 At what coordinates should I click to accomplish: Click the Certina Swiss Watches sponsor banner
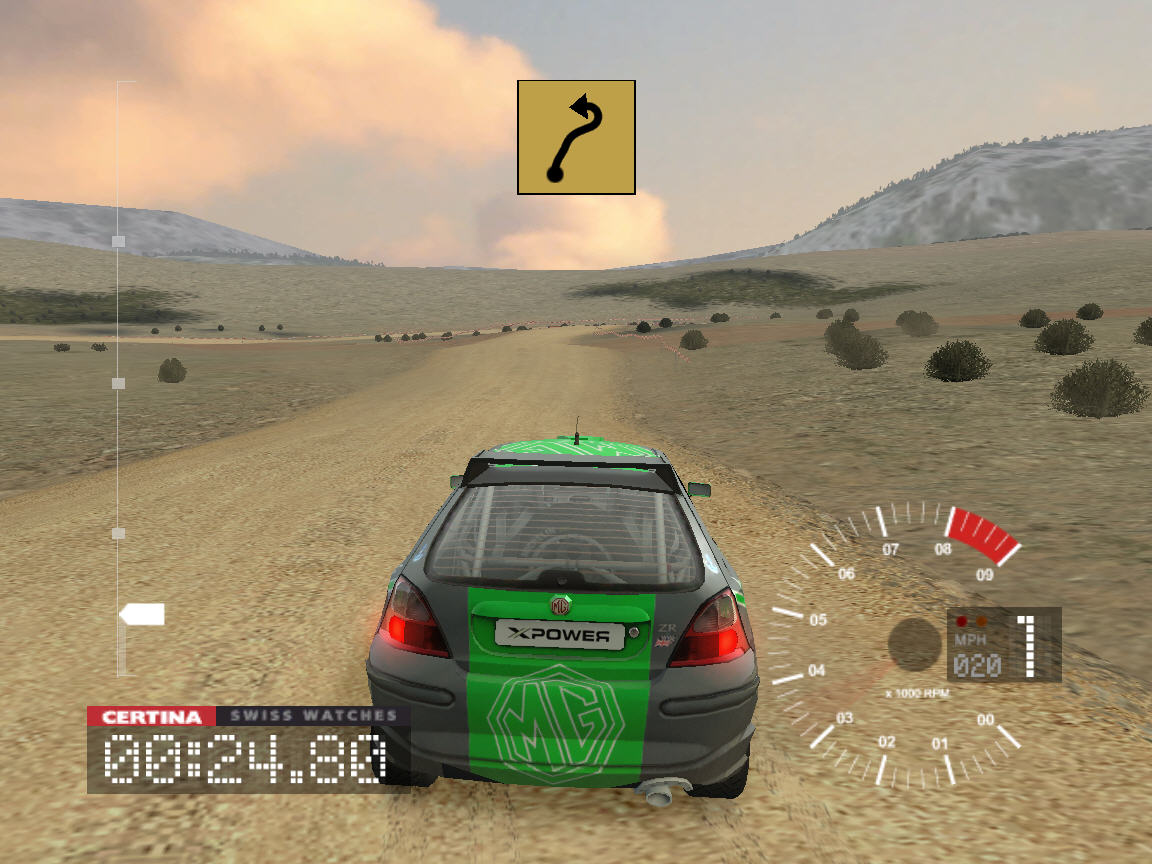(x=243, y=716)
